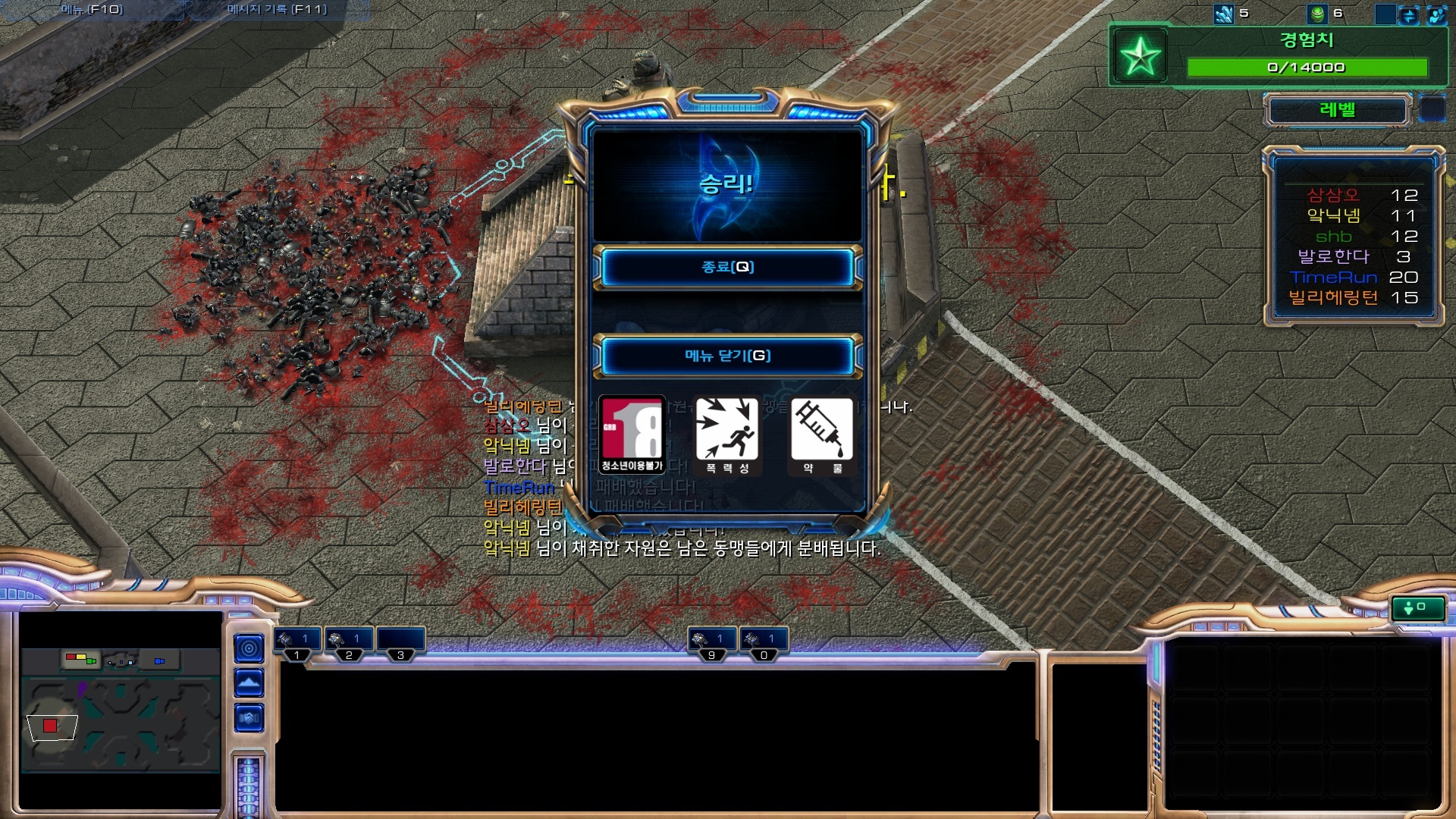Screen dimensions: 1456x819
Task: Close the menu with 메뉴 닫기(G)
Action: pyautogui.click(x=727, y=356)
